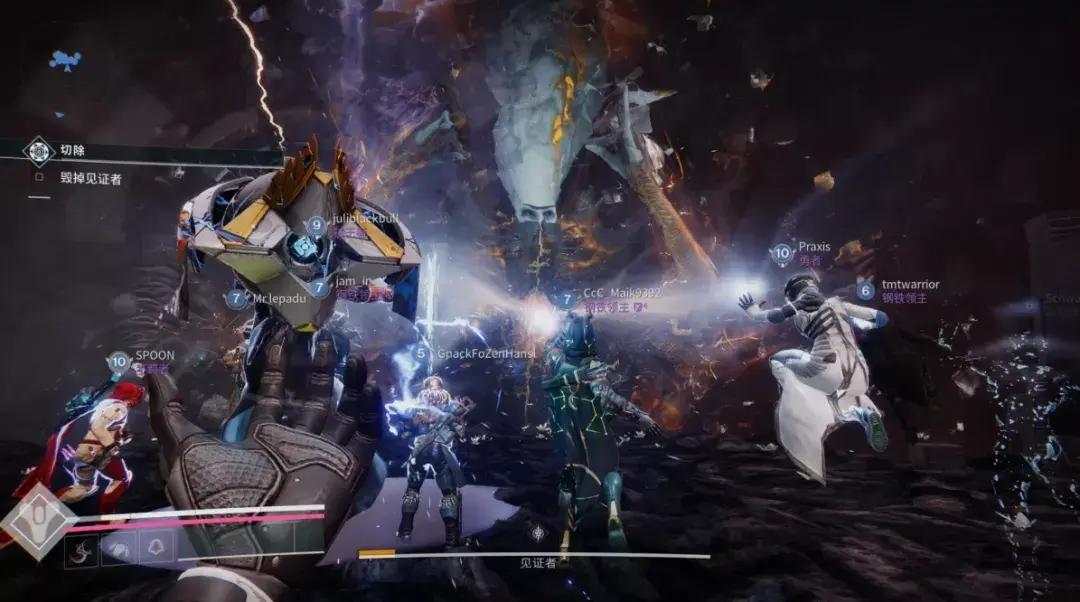
Task: Select the CpackFoZenHans nameplate
Action: click(x=485, y=353)
